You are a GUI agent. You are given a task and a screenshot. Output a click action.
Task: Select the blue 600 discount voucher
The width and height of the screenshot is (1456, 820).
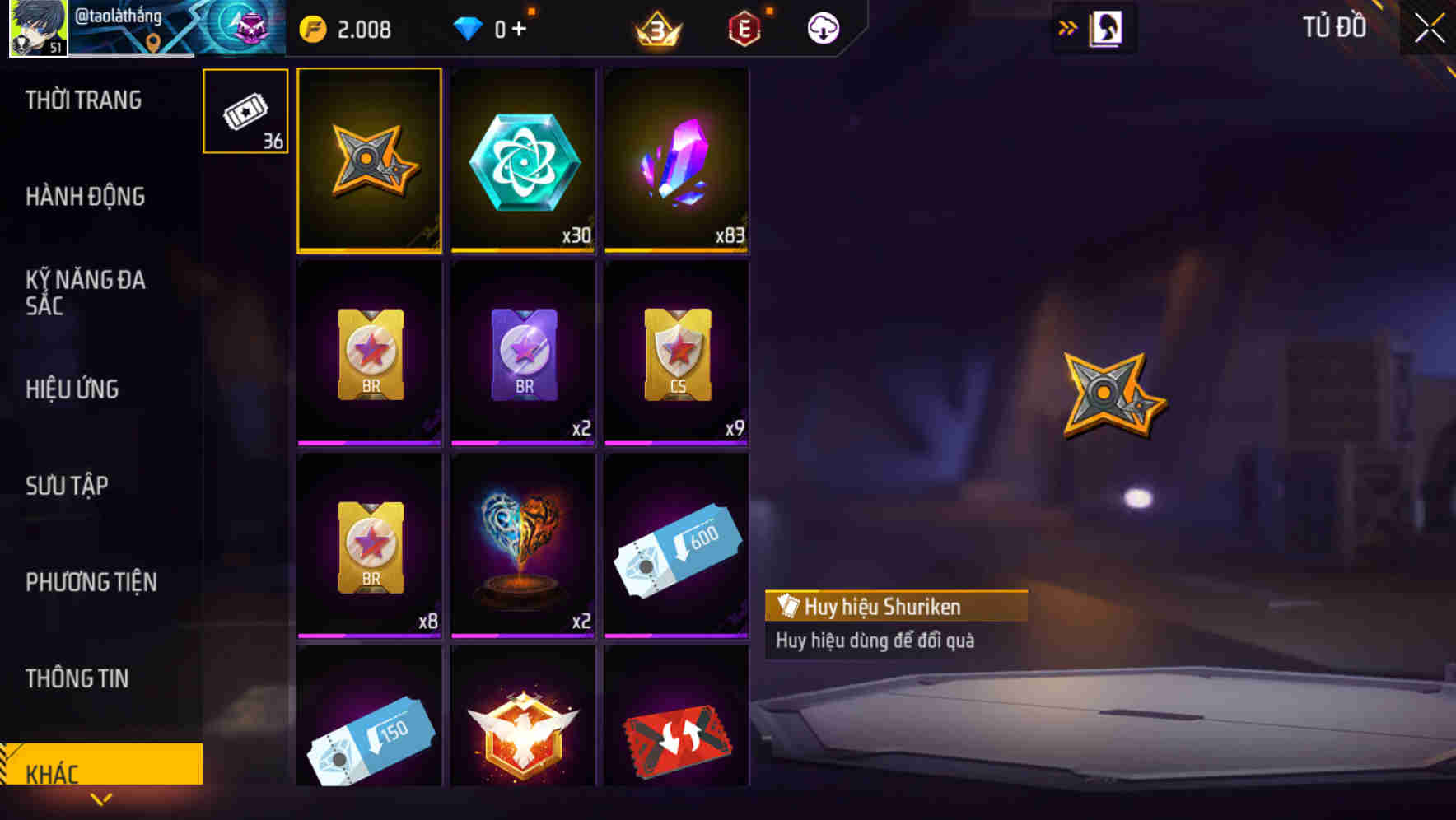[677, 543]
